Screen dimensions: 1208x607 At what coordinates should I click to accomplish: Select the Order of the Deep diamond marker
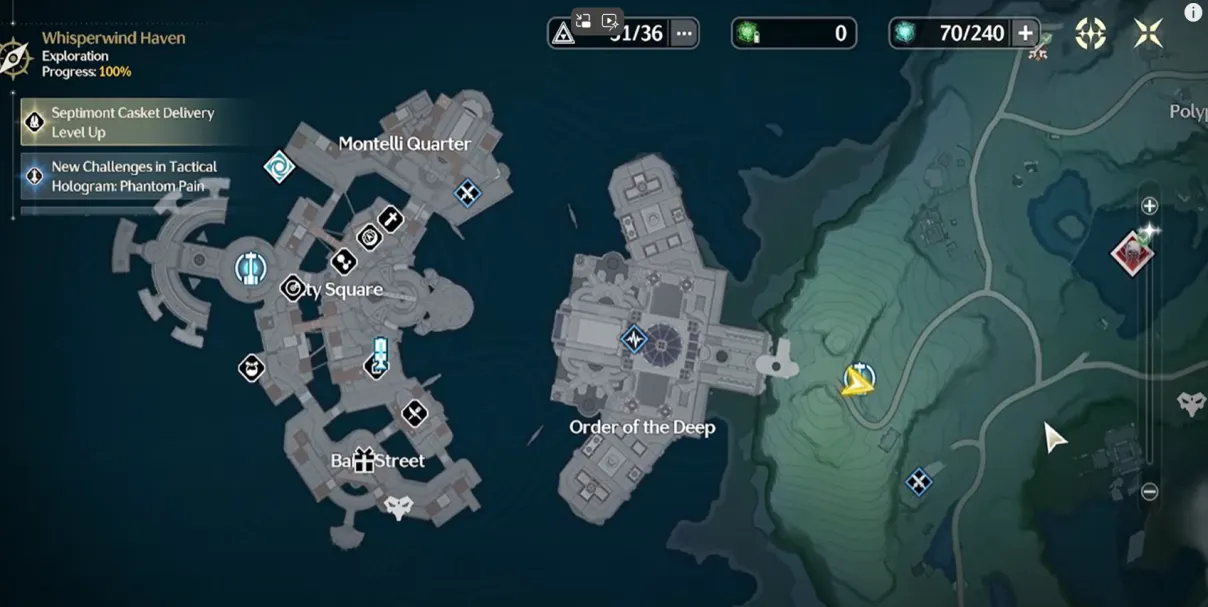634,339
